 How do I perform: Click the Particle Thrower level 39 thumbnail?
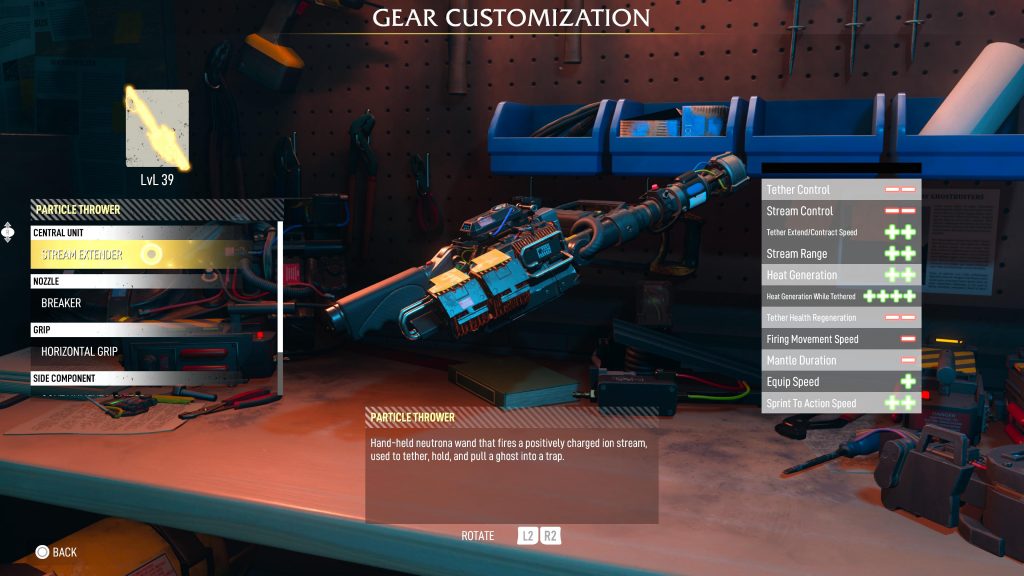click(157, 129)
